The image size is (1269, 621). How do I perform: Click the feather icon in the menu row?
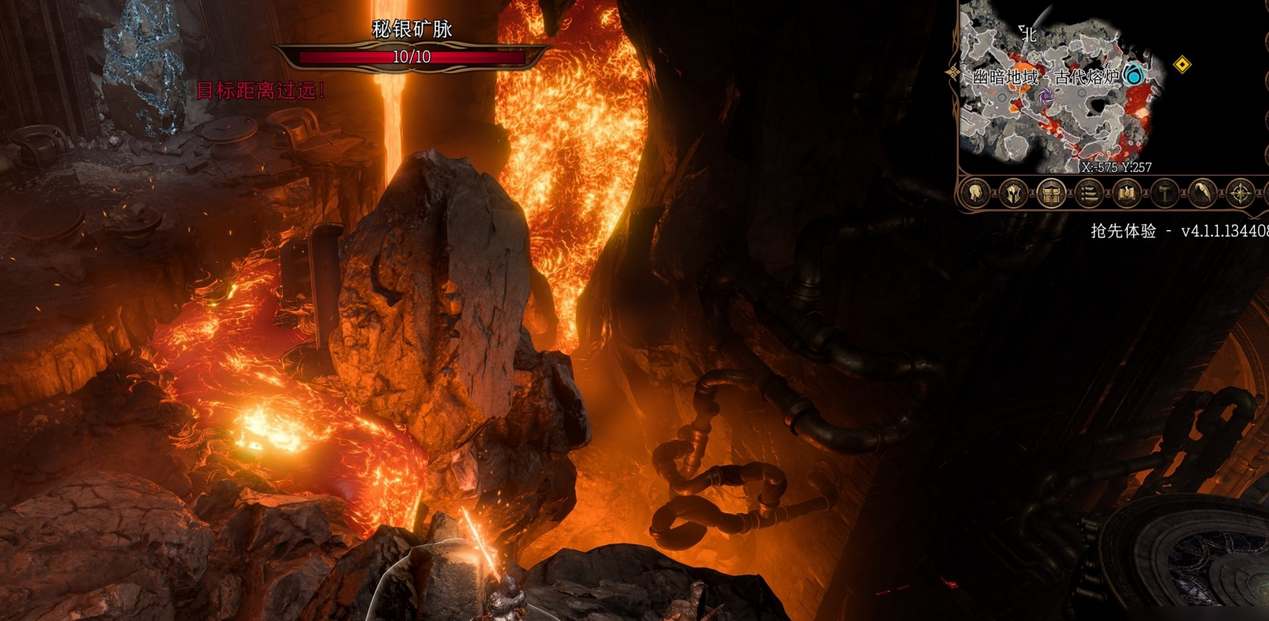[x=1202, y=192]
